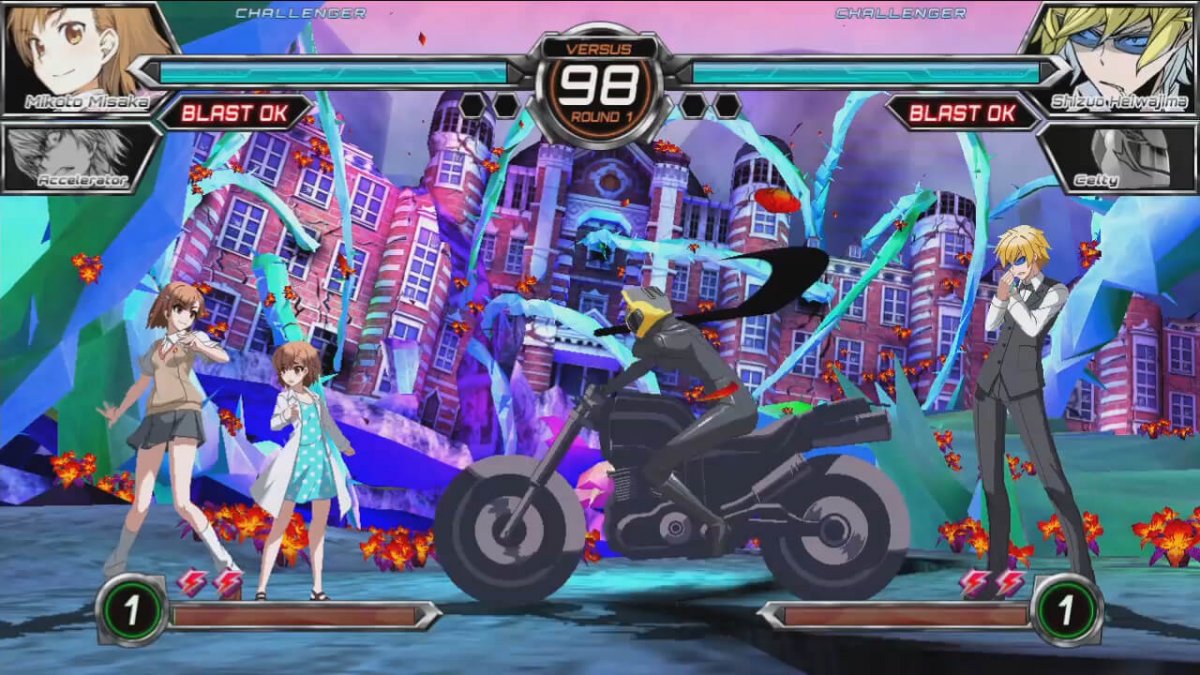Choose the Celty assist portrait
This screenshot has height=675, width=1200.
(x=1120, y=155)
